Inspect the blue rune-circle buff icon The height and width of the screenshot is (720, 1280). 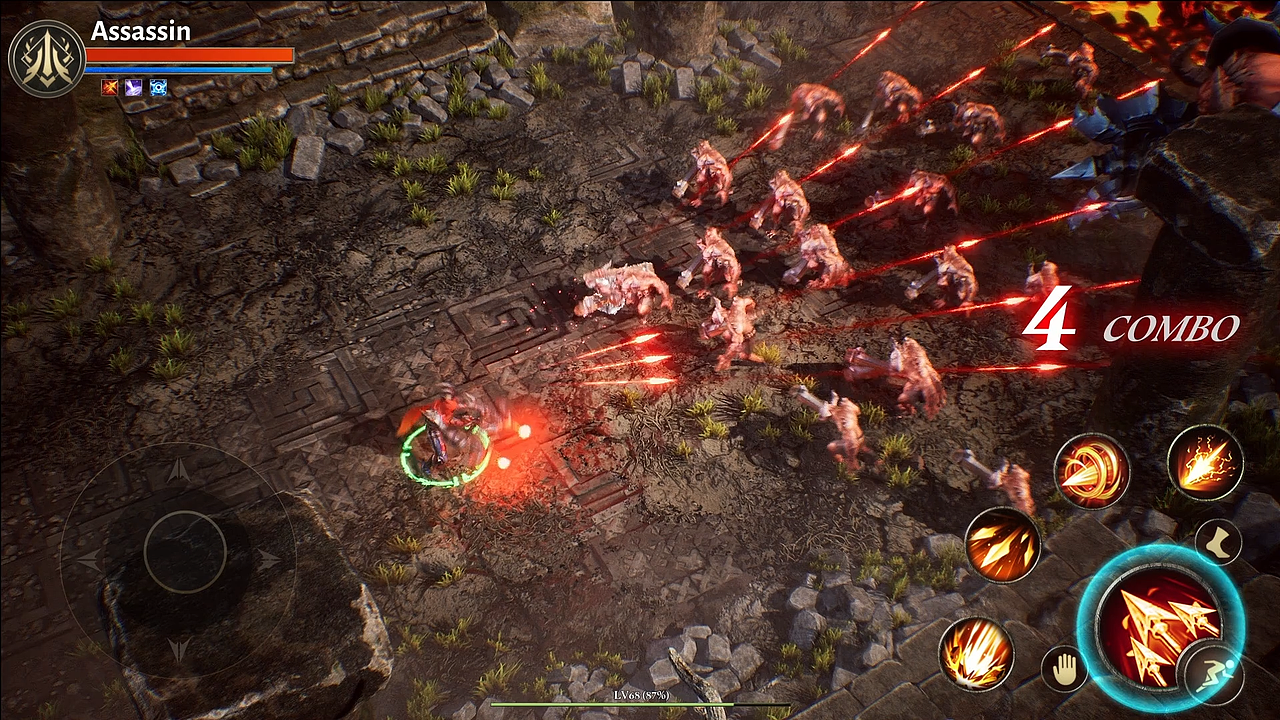(x=158, y=87)
